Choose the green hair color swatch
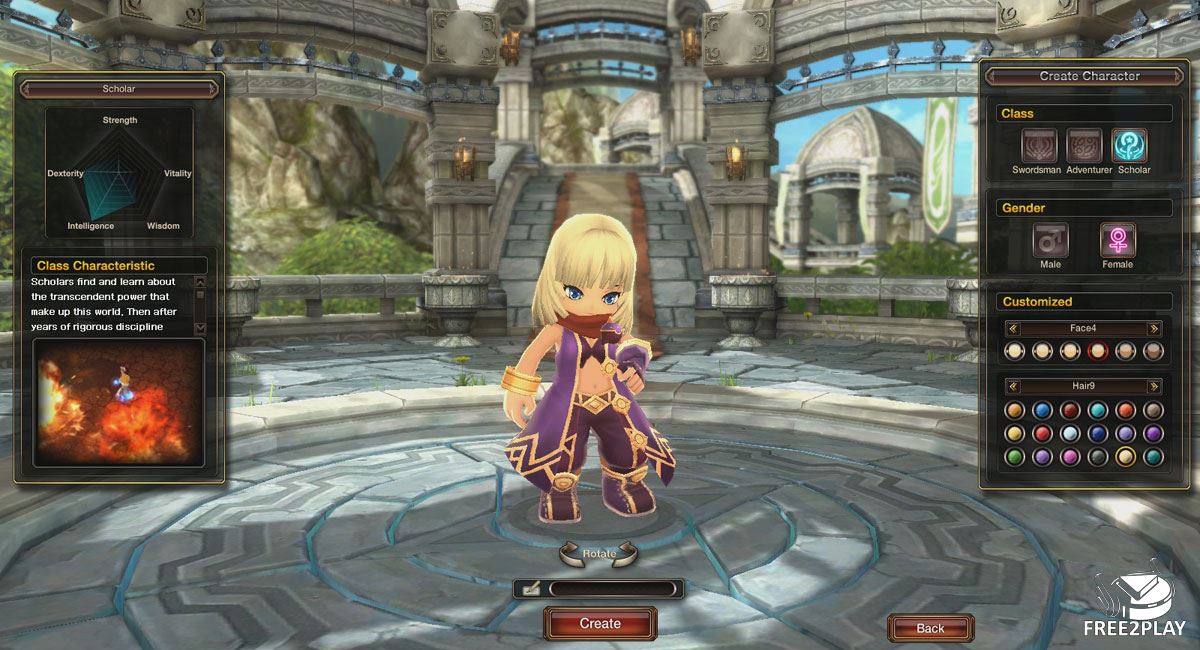Screen dimensions: 1200x650 tap(1014, 456)
